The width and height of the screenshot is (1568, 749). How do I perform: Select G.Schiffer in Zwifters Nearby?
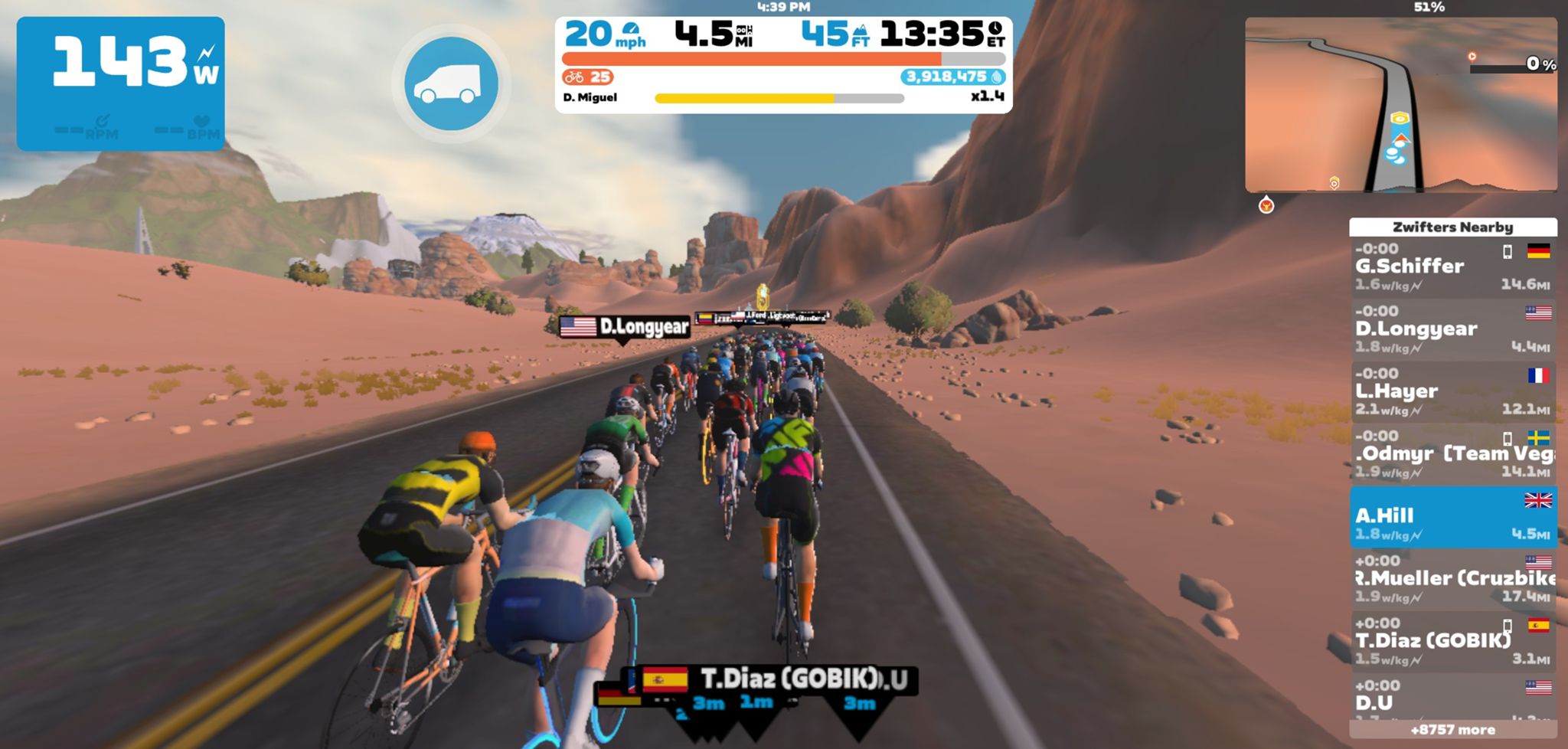pyautogui.click(x=1452, y=267)
